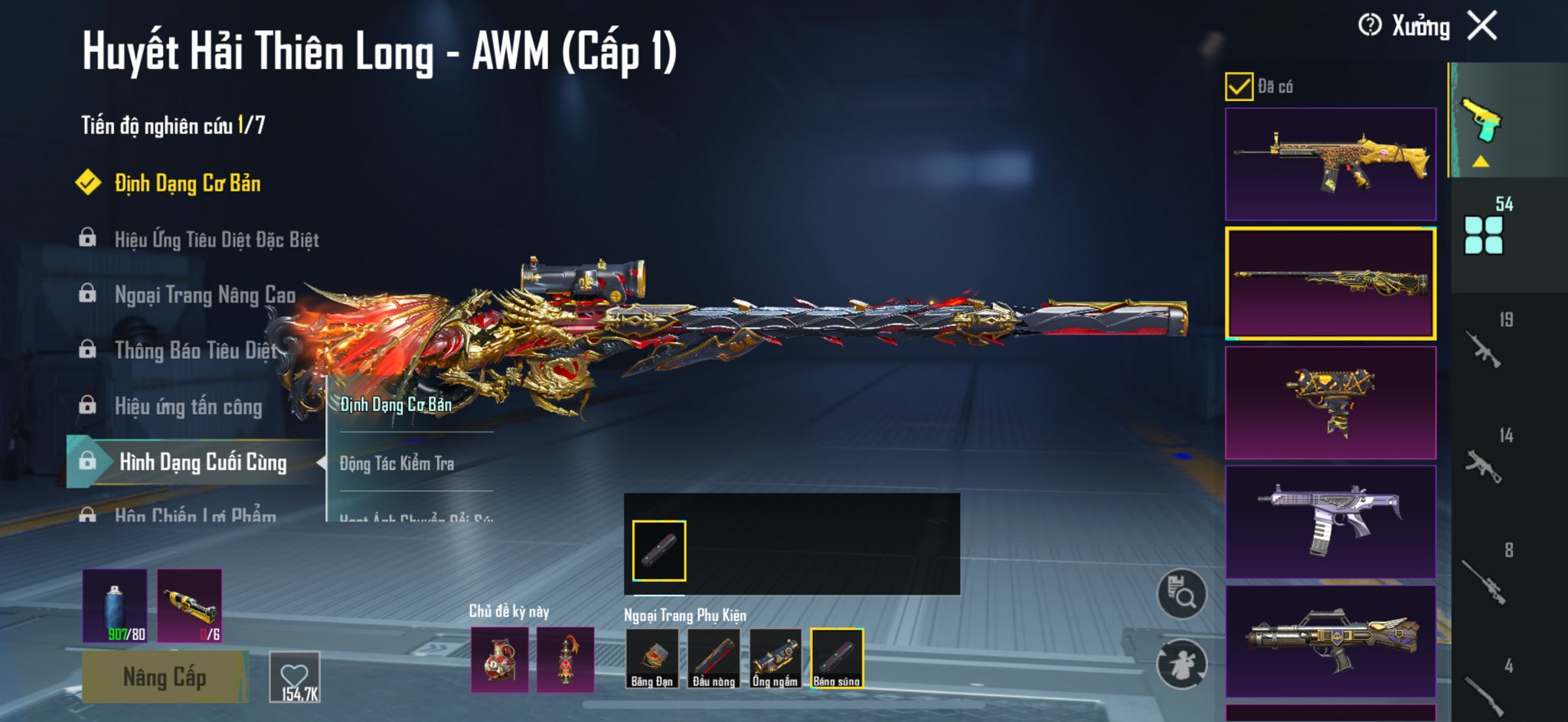
Task: Choose Ngoại Trang Nâng Cao stage
Action: [204, 295]
